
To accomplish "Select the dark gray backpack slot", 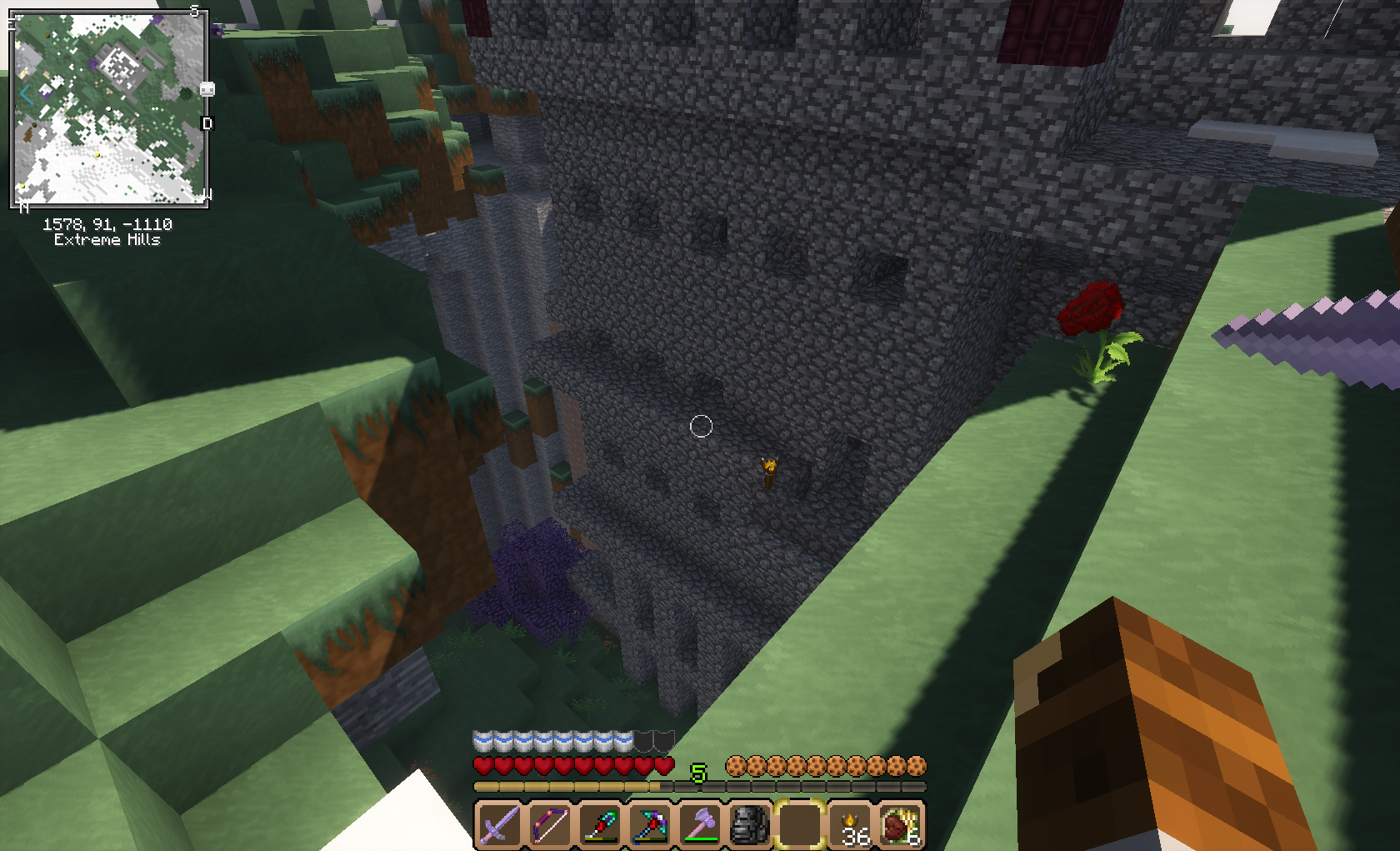I will [x=750, y=824].
